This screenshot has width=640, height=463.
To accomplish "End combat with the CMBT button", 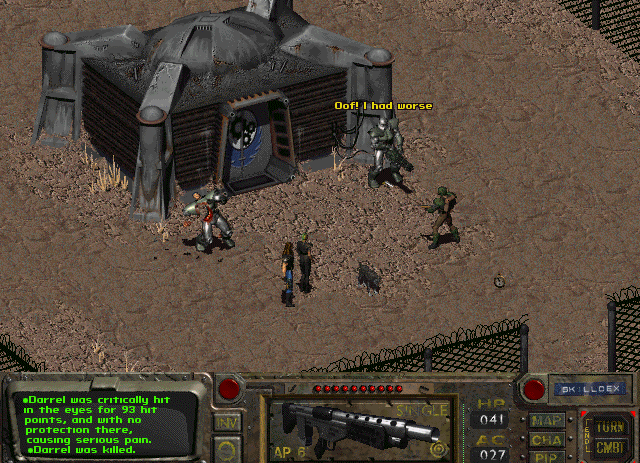I will tap(610, 445).
